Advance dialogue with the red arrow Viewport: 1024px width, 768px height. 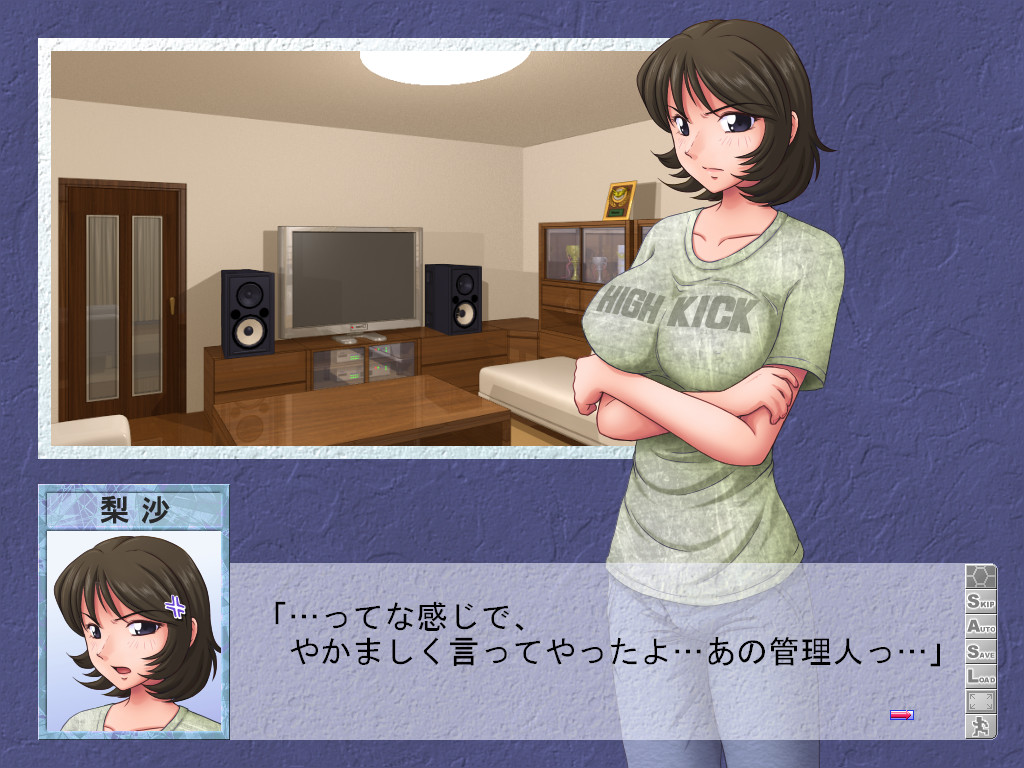tap(901, 714)
